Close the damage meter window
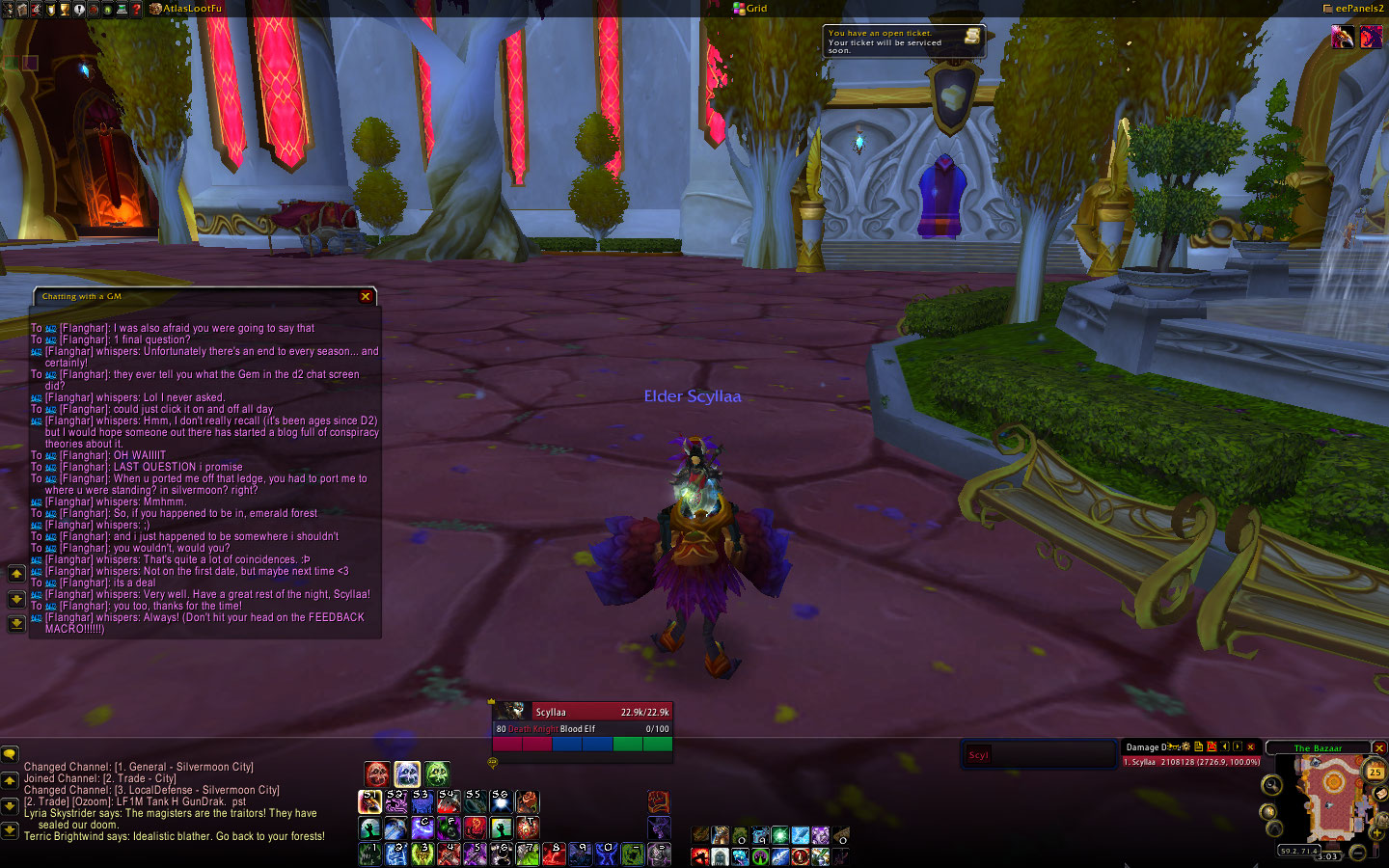Viewport: 1389px width, 868px height. click(x=1251, y=746)
